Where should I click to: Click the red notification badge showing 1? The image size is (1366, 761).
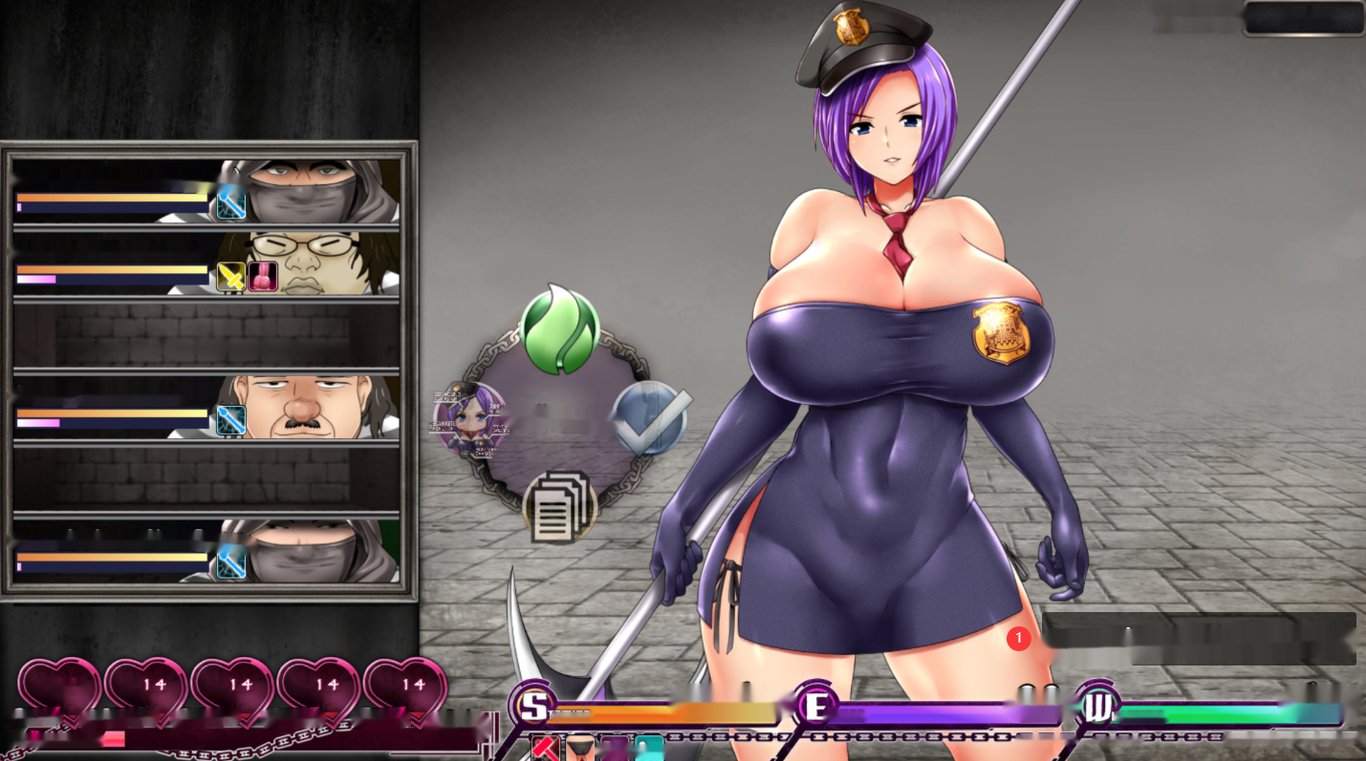(x=1017, y=637)
